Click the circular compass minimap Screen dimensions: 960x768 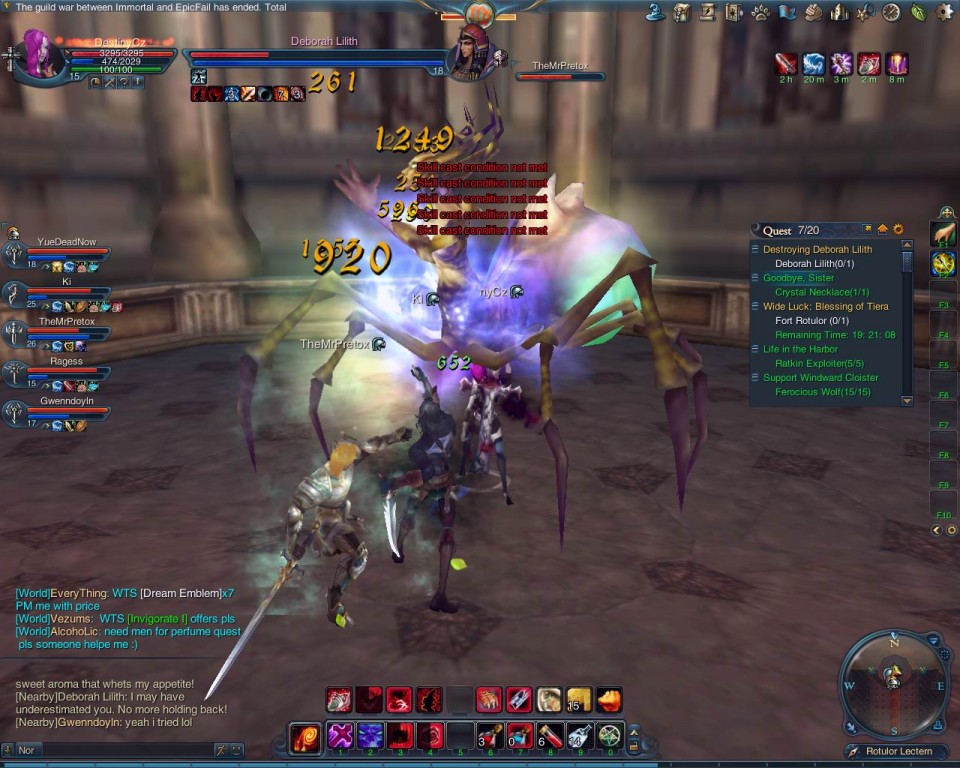[x=893, y=685]
